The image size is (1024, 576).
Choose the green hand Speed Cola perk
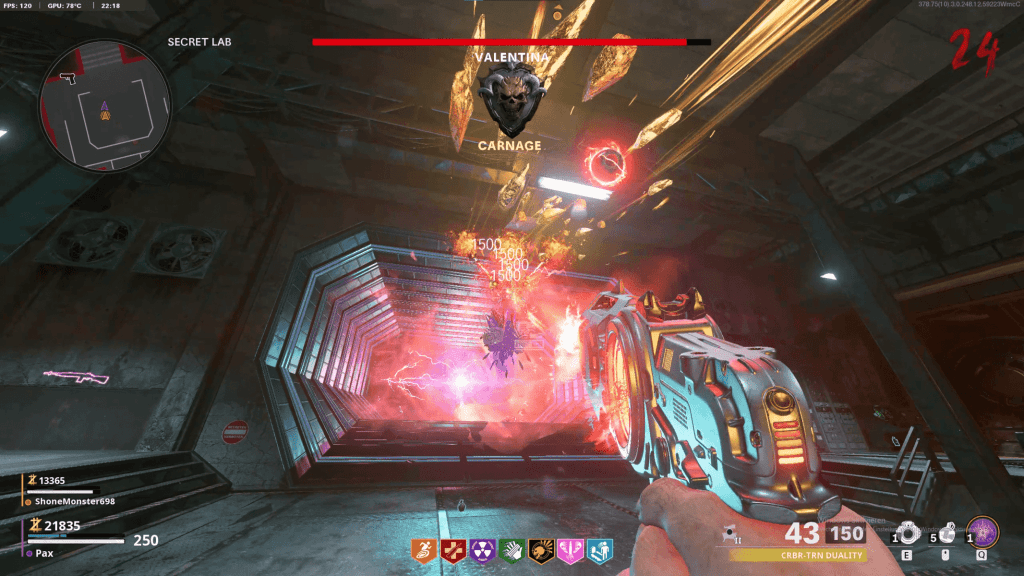click(512, 549)
